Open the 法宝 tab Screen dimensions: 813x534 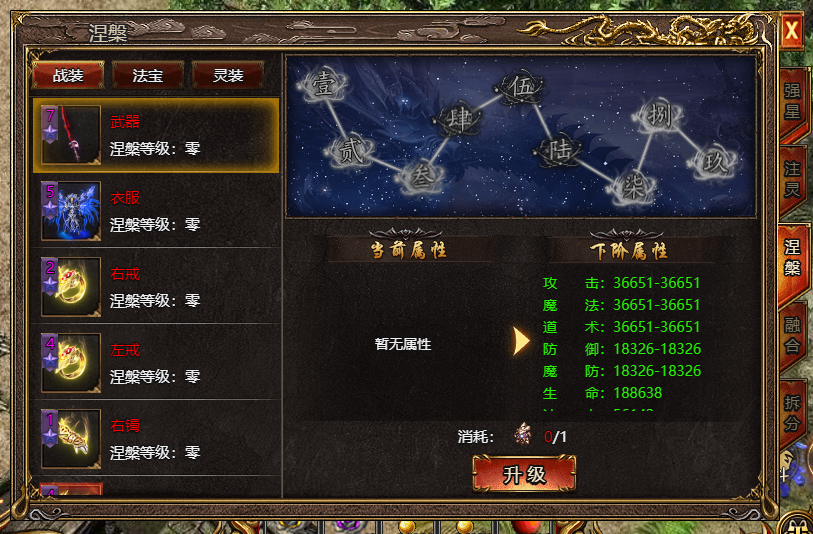(x=148, y=75)
